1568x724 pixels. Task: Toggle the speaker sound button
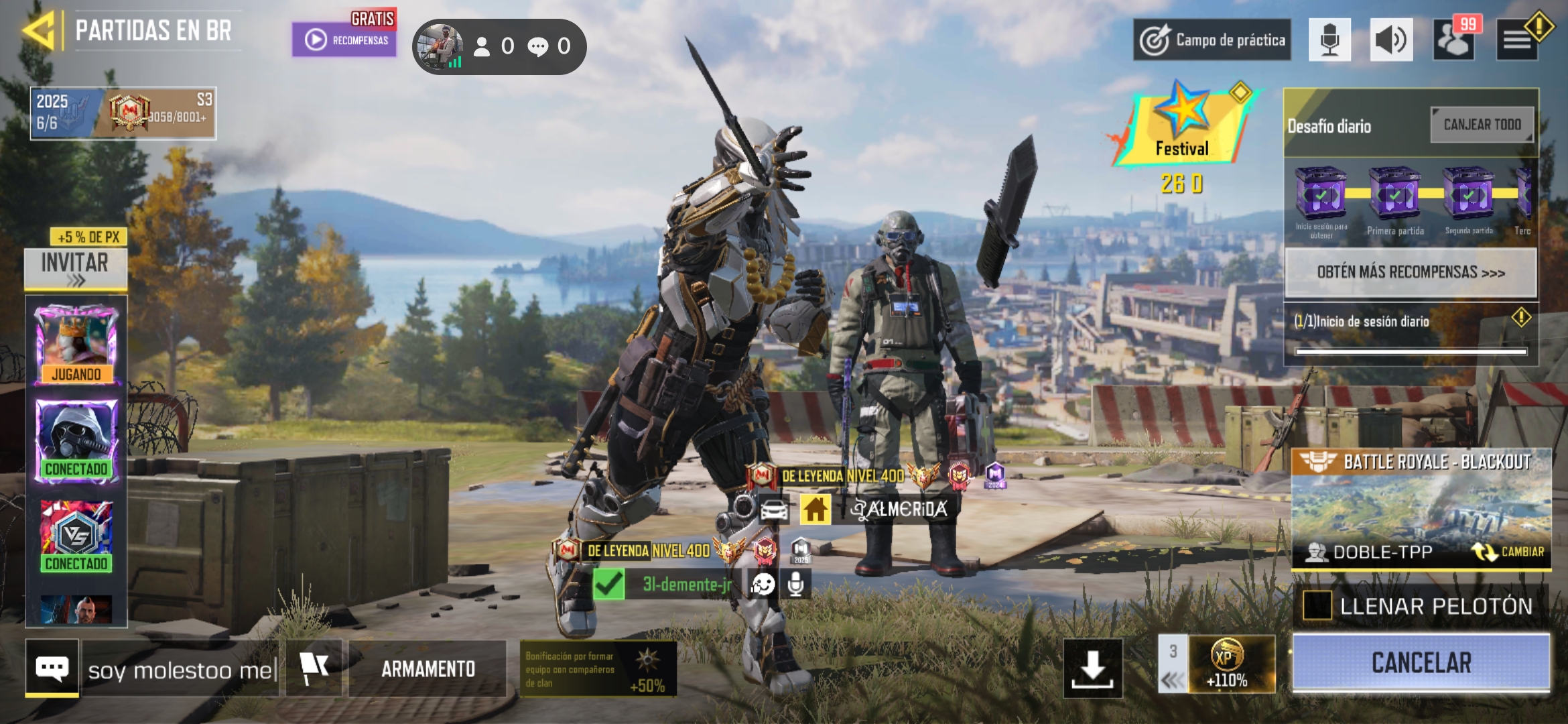(1391, 40)
